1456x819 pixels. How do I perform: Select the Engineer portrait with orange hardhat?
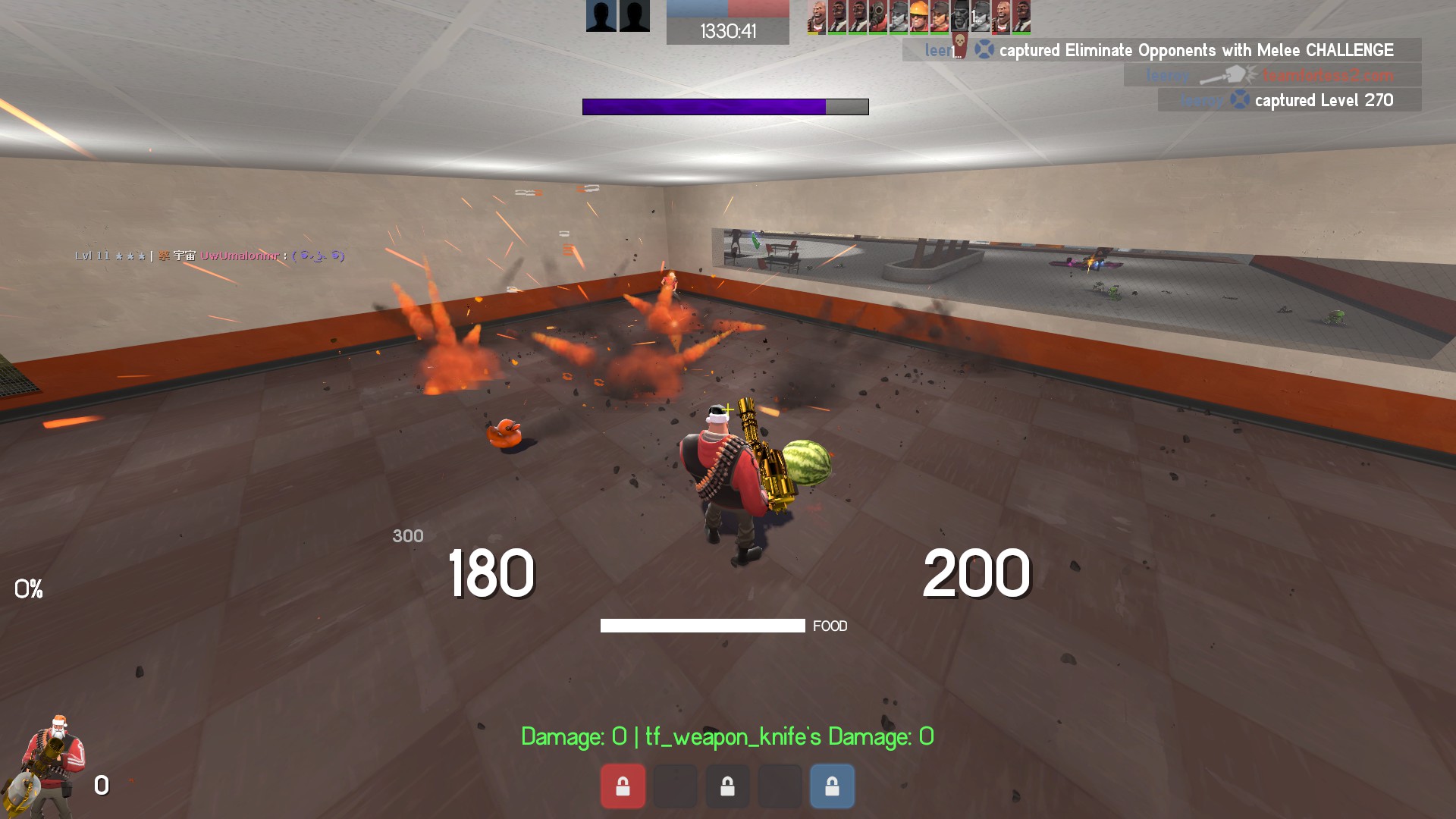tap(918, 17)
